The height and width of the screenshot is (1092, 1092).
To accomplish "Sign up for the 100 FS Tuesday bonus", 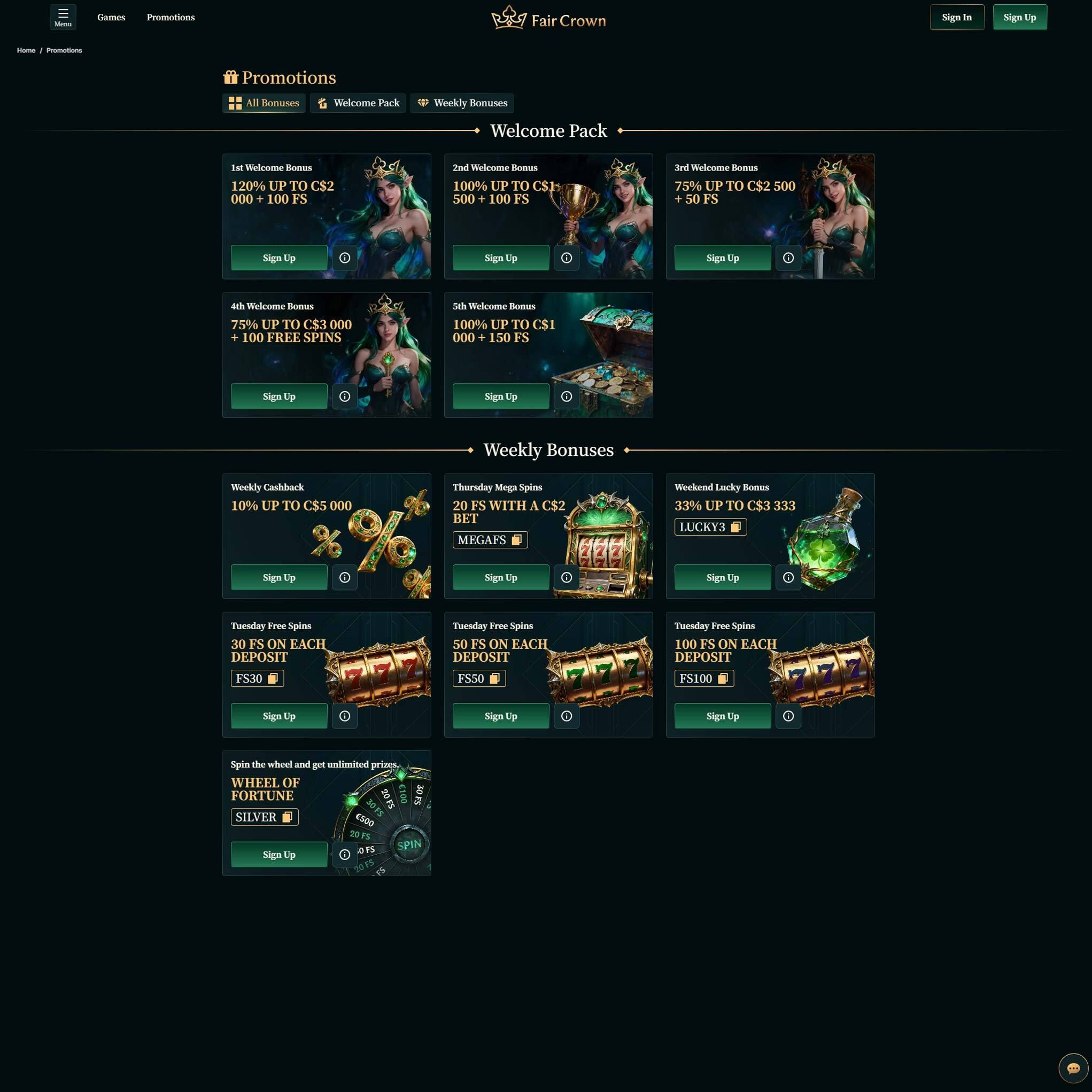I will coord(722,716).
